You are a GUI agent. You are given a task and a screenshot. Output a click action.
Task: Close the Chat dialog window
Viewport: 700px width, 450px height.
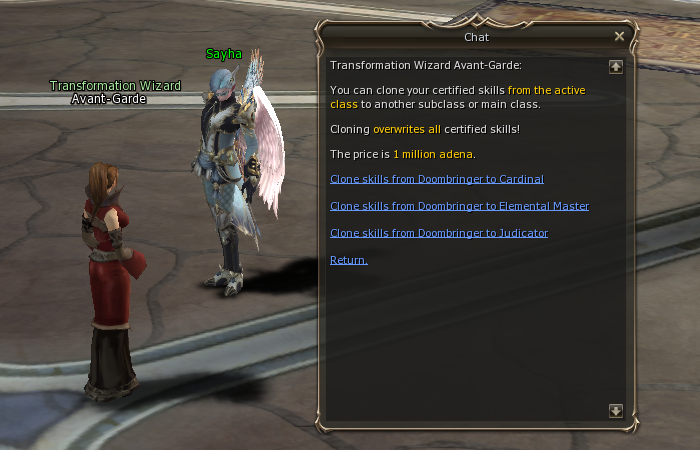[x=619, y=37]
